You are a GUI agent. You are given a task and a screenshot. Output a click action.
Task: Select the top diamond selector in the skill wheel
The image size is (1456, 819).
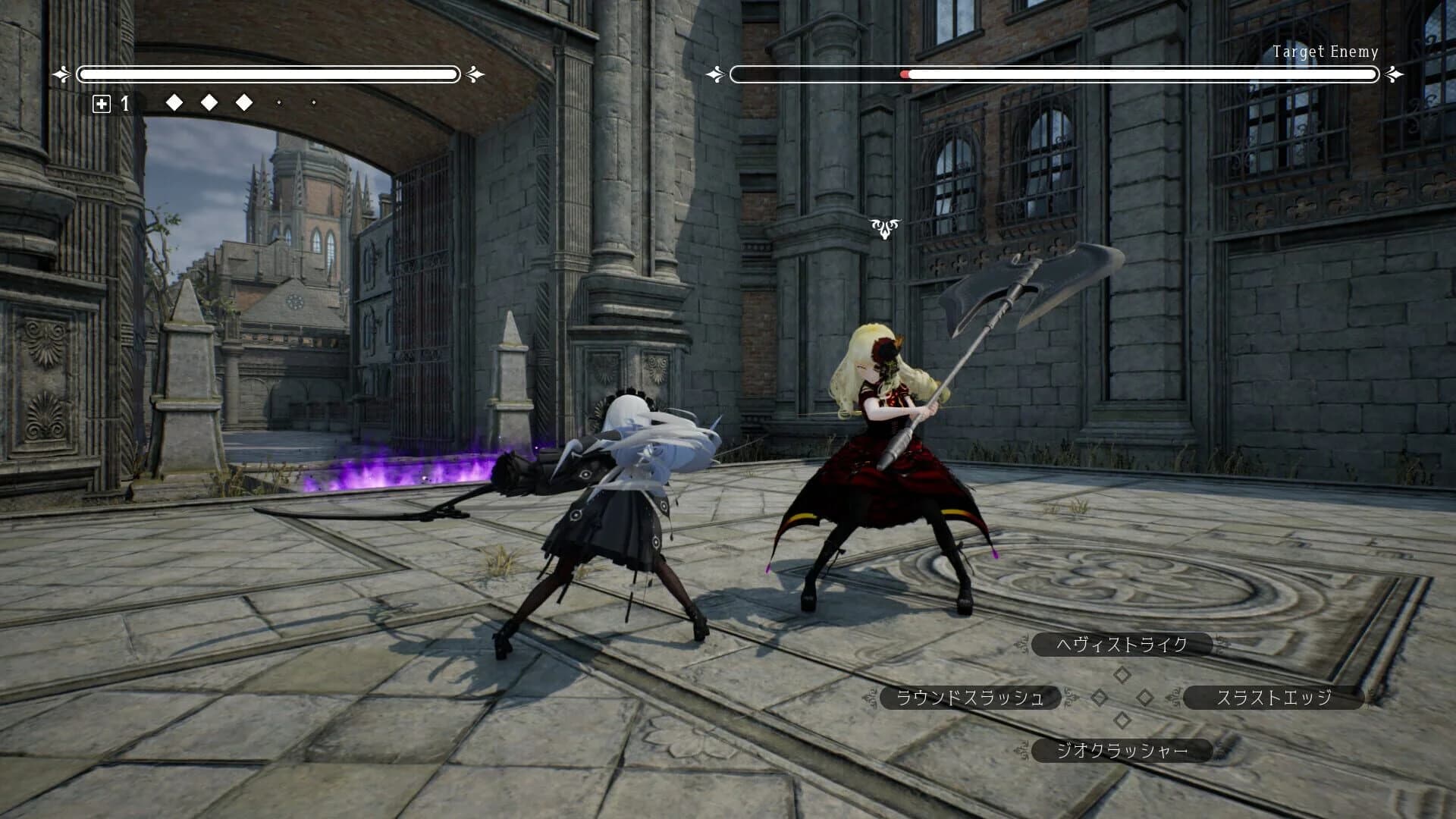(1122, 673)
